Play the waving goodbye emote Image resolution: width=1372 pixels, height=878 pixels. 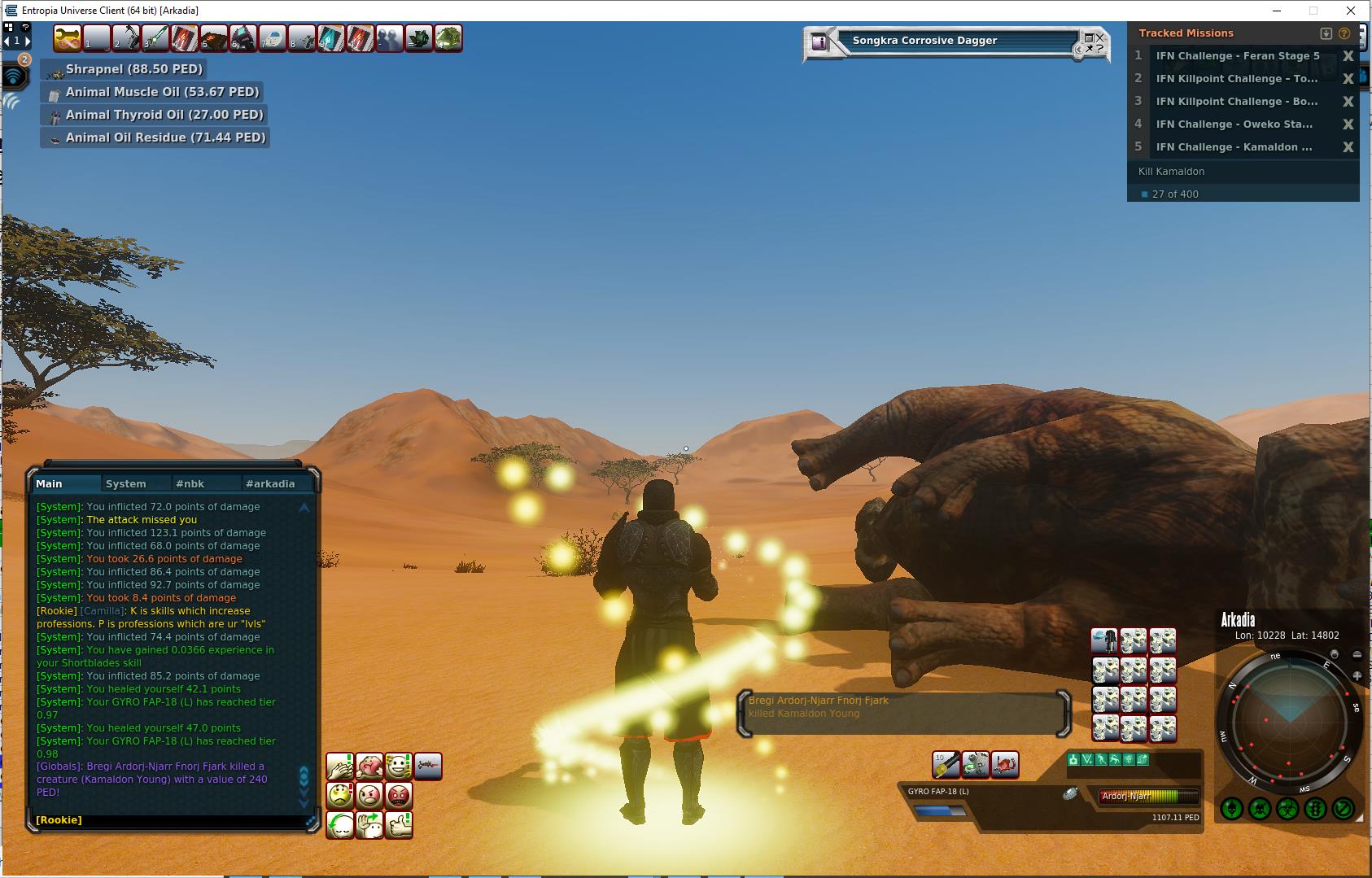pos(369,825)
